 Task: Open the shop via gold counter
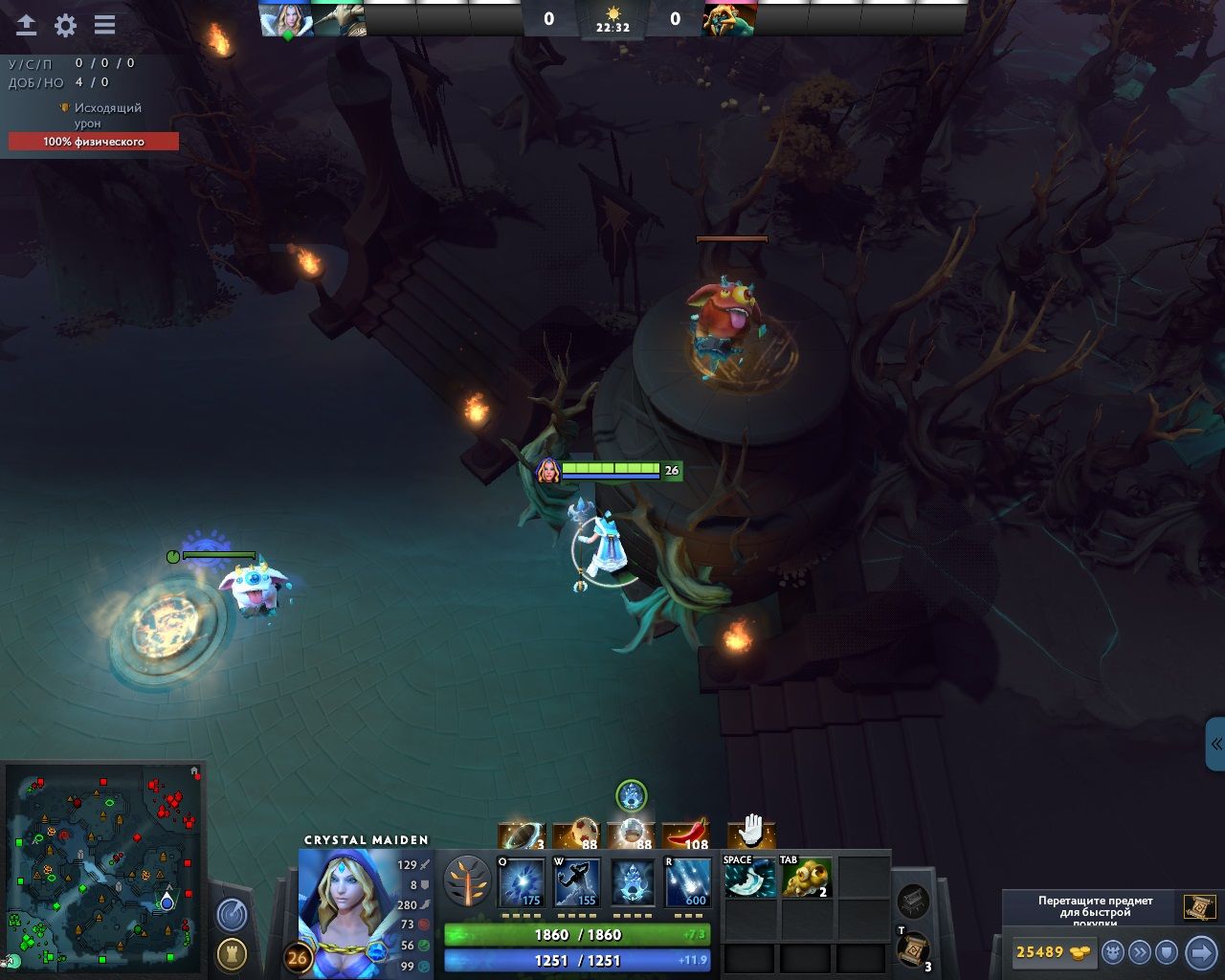pos(1051,952)
